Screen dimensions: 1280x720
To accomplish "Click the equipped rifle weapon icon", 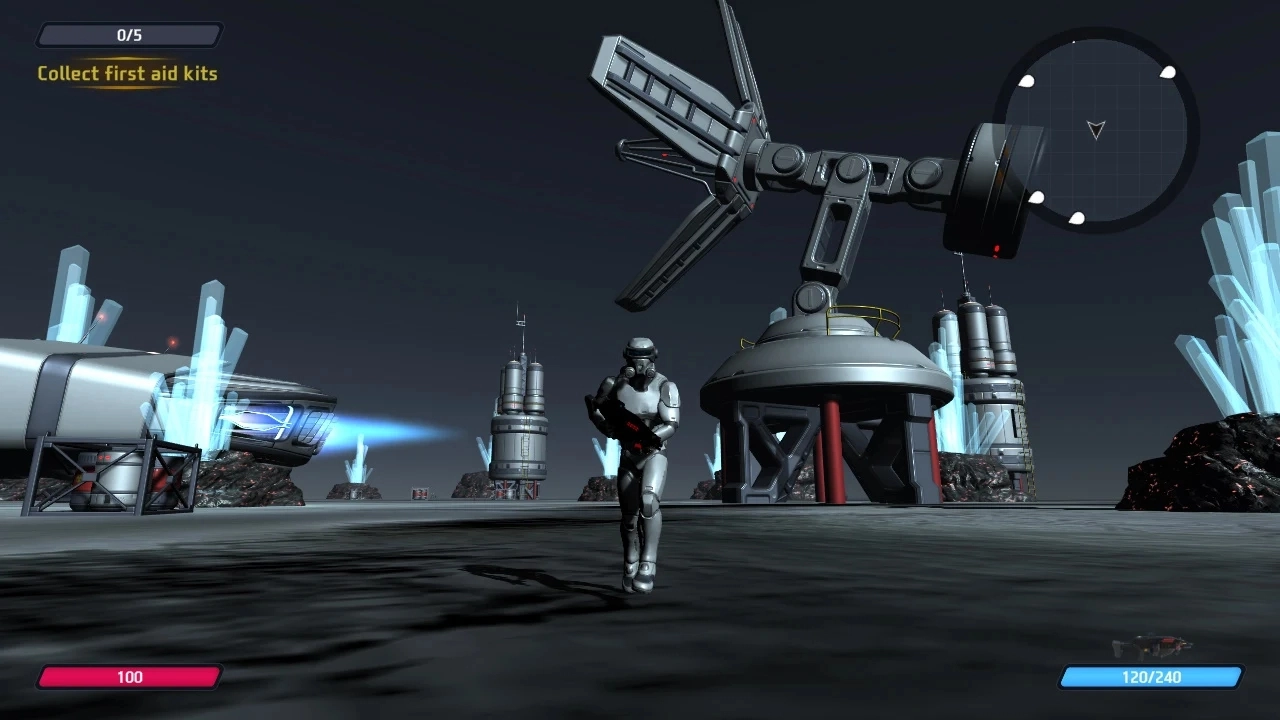I will [x=1152, y=645].
